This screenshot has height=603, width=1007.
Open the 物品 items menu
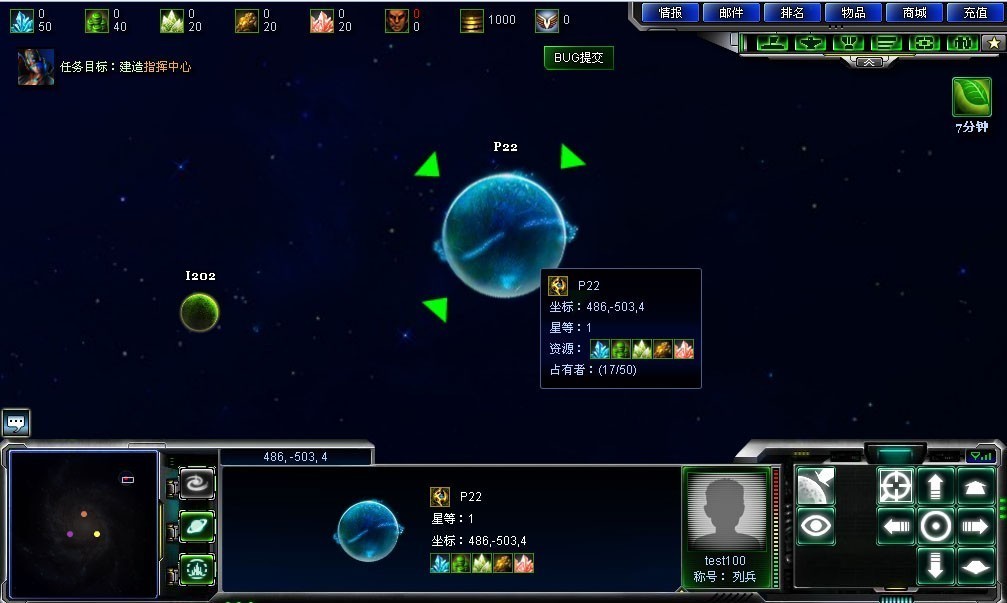click(x=853, y=13)
